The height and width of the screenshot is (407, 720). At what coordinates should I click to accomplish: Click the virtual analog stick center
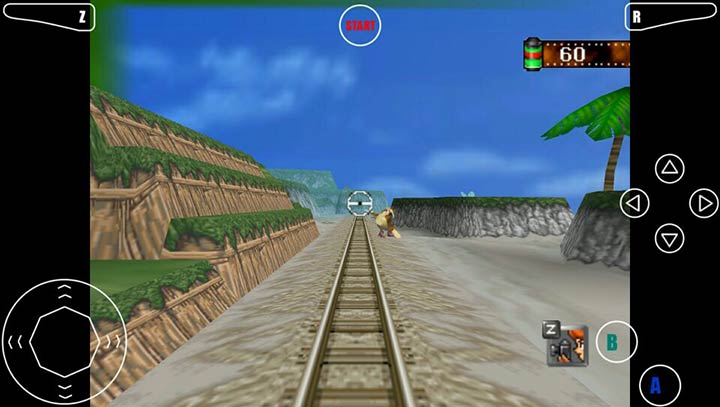[x=63, y=340]
